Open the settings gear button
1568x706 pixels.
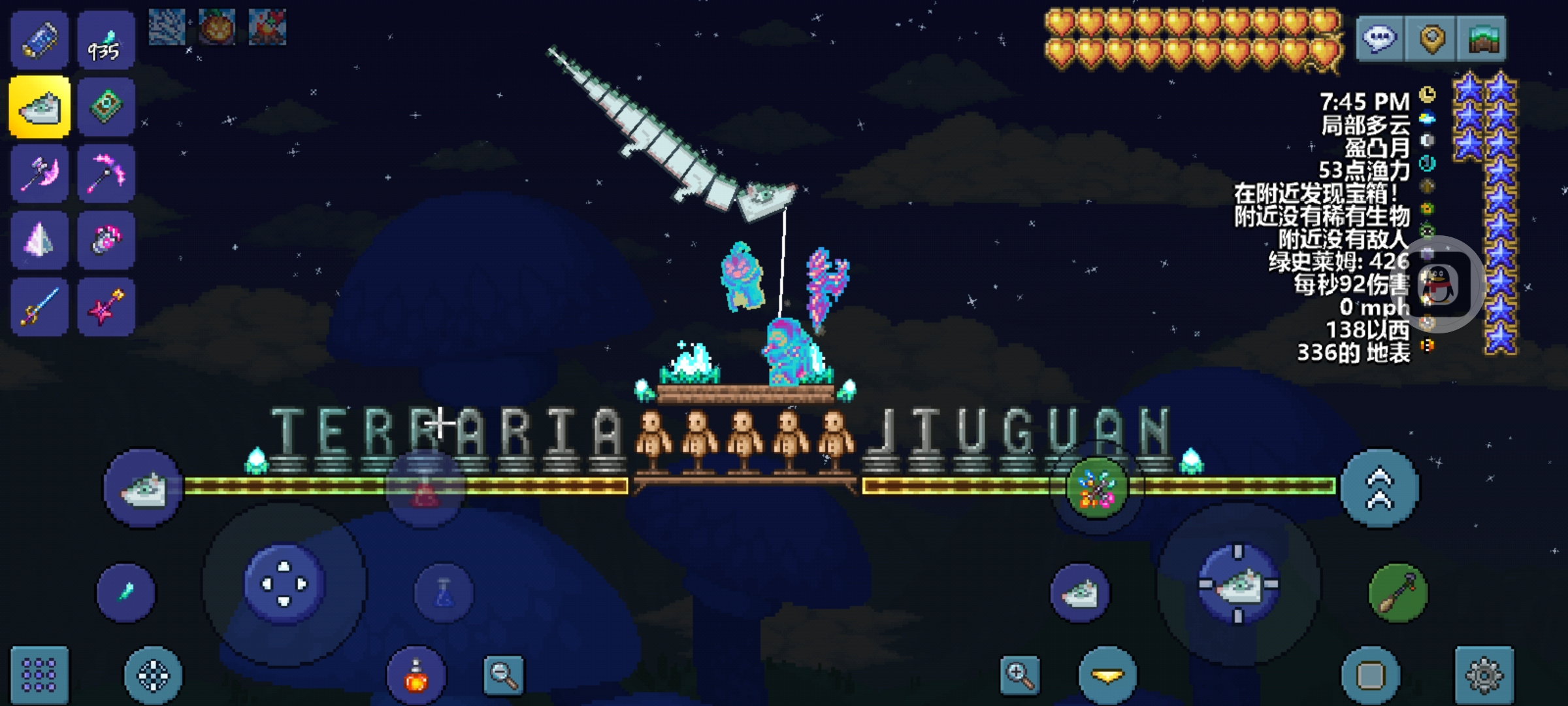pos(1484,675)
